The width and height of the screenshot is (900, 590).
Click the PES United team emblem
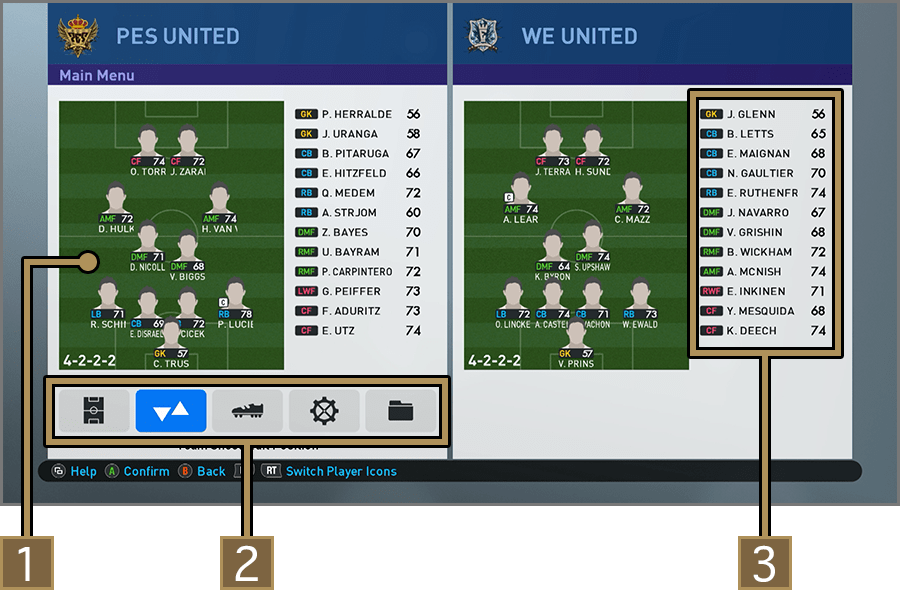pos(78,36)
